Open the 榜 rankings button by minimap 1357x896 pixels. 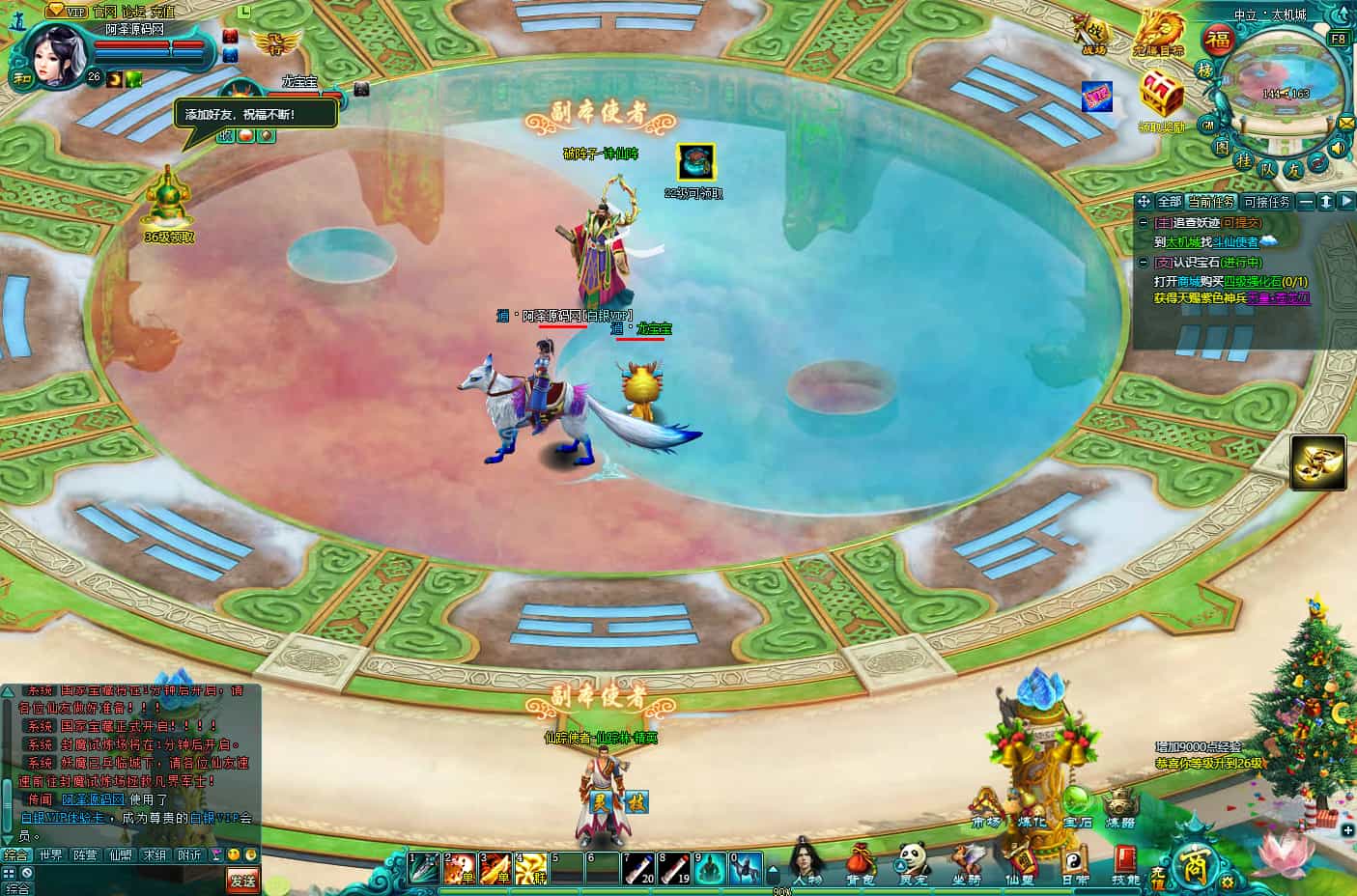click(1204, 70)
